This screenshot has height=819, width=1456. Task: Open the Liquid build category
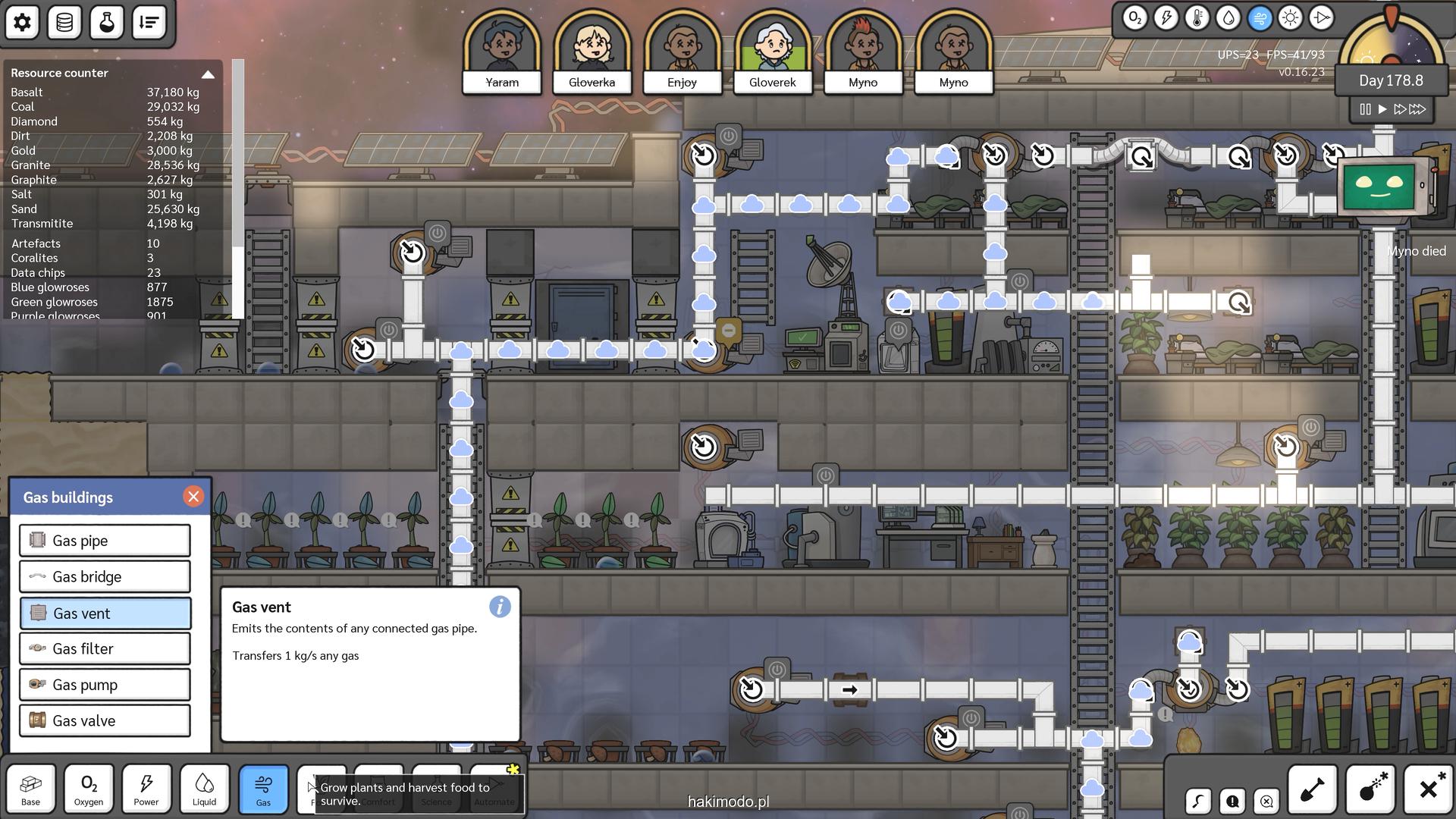tap(204, 789)
